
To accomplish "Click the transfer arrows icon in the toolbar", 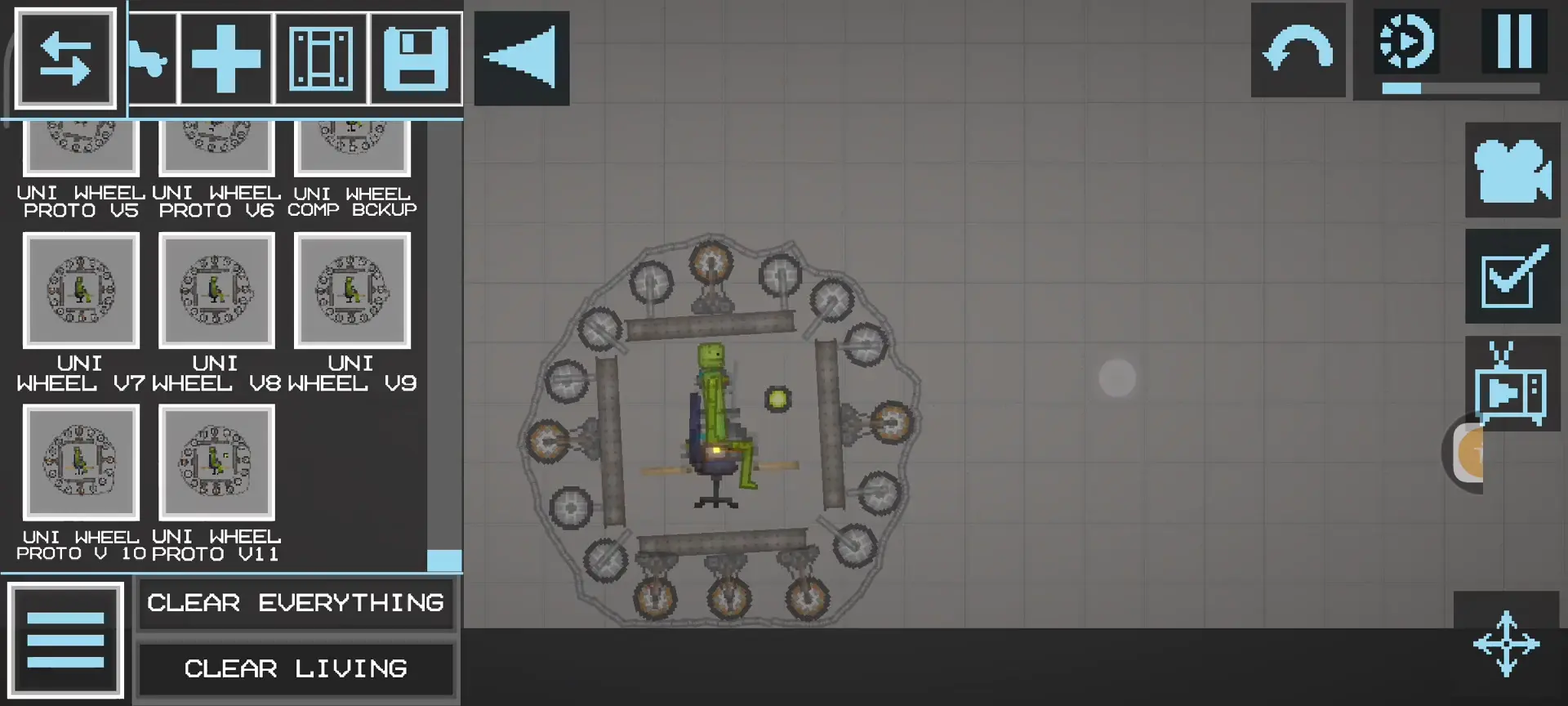I will tap(65, 58).
